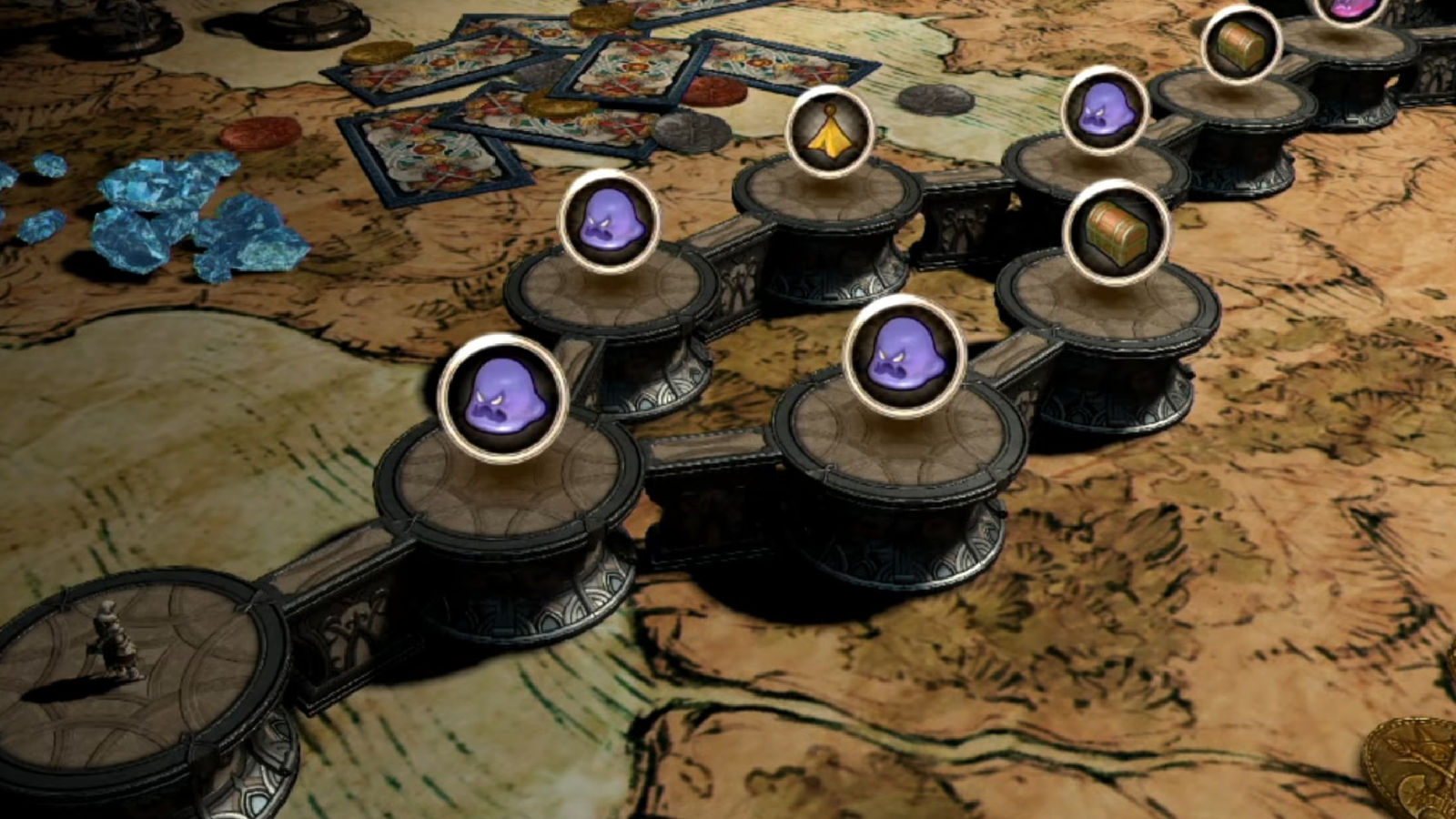The width and height of the screenshot is (1456, 819).
Task: Click the copper coin beside the cards
Action: tap(713, 92)
